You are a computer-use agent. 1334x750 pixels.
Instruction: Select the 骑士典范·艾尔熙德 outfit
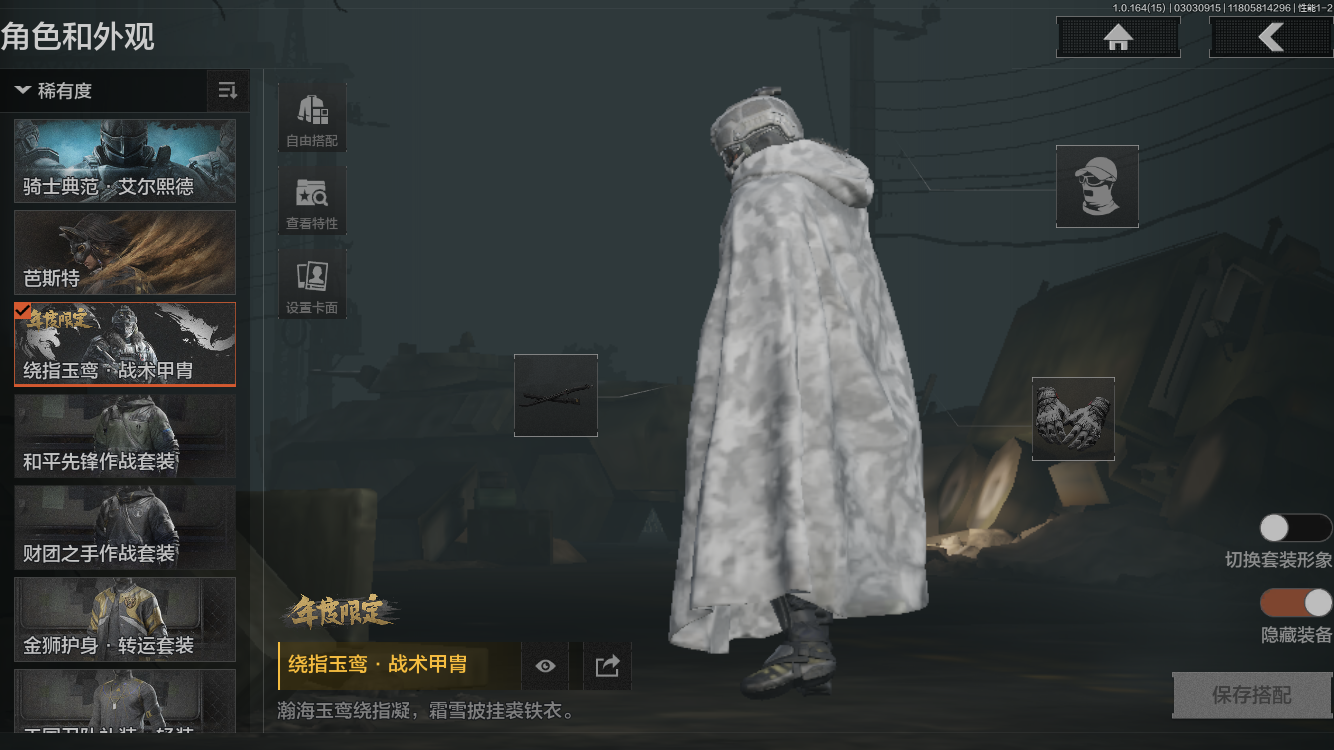pos(124,160)
